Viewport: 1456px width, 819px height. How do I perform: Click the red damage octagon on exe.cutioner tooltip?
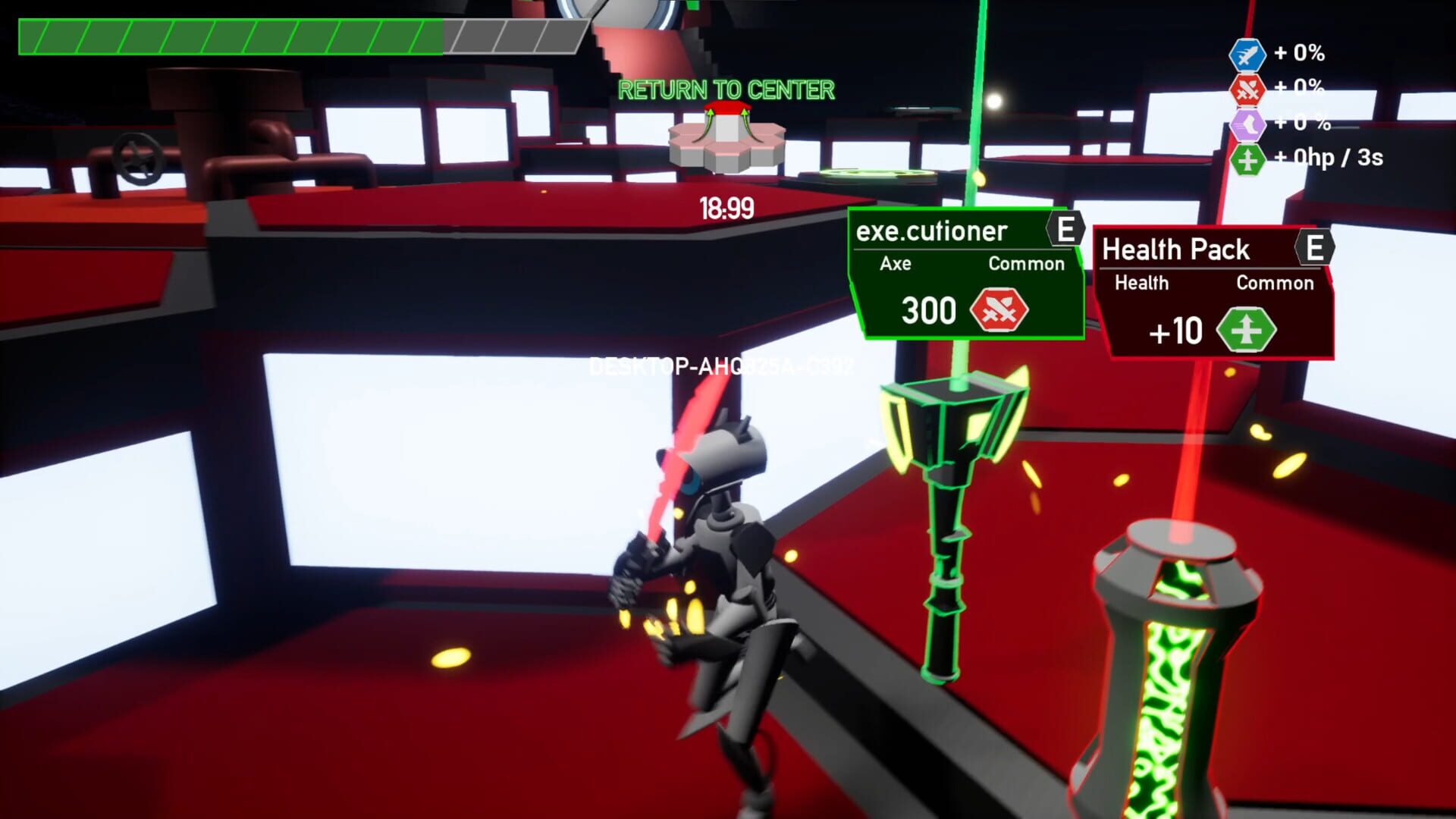point(1000,310)
